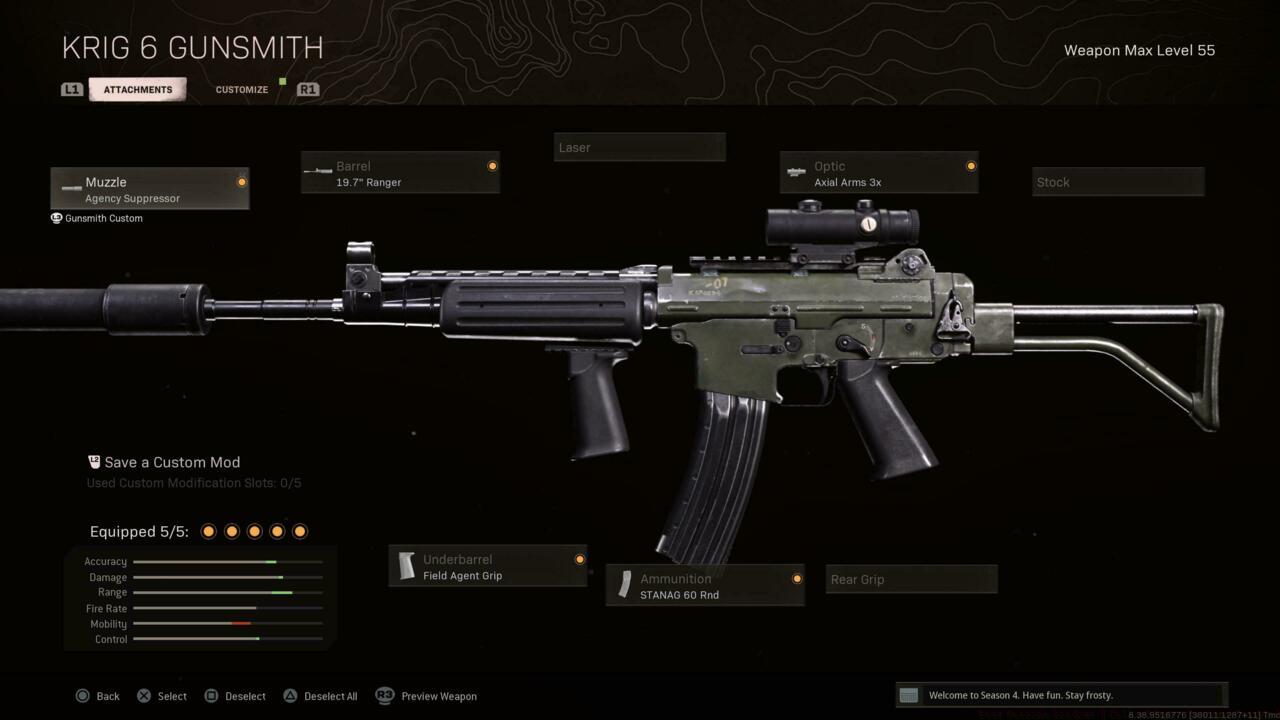Viewport: 1280px width, 720px height.
Task: Click the Gunsmith Custom badge icon
Action: pos(56,218)
